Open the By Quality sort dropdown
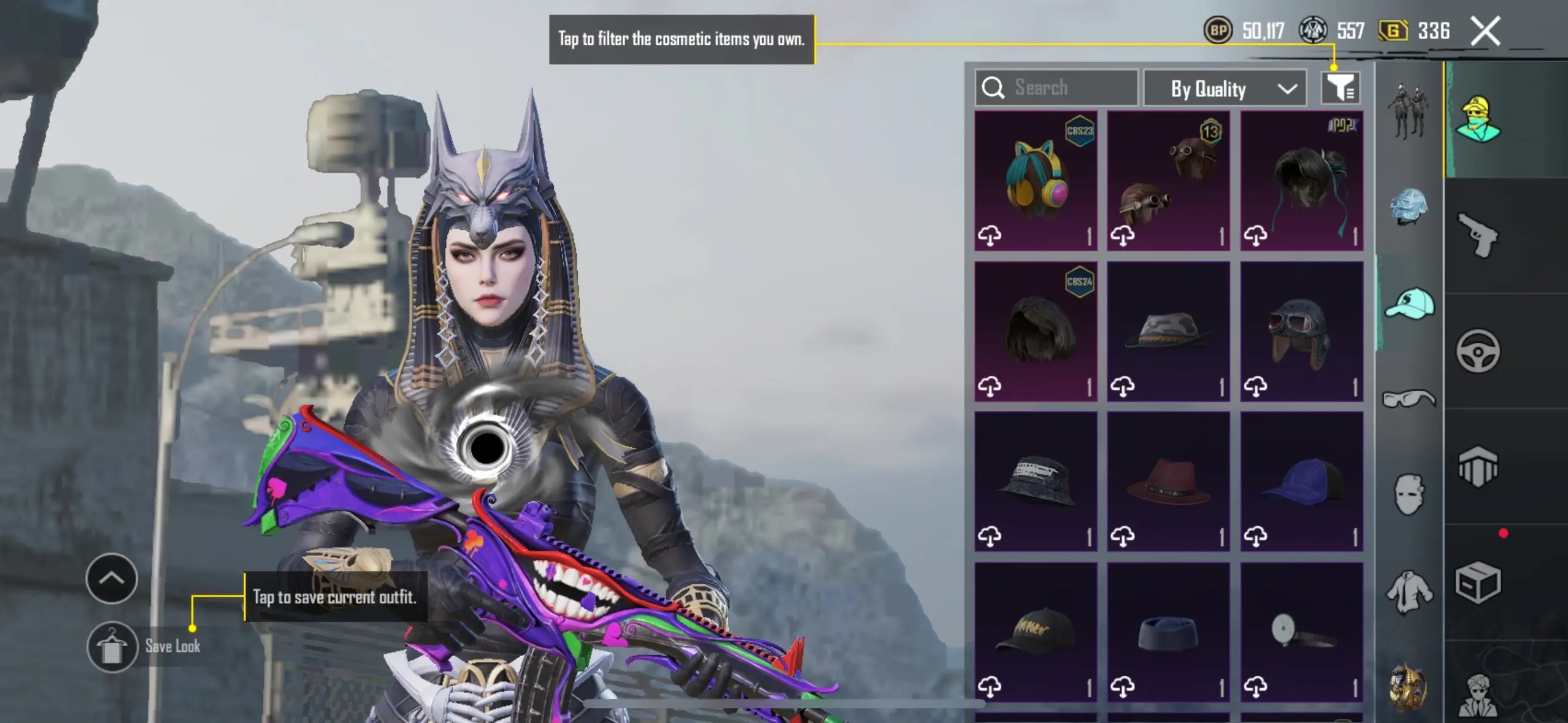The image size is (1568, 723). click(1224, 90)
